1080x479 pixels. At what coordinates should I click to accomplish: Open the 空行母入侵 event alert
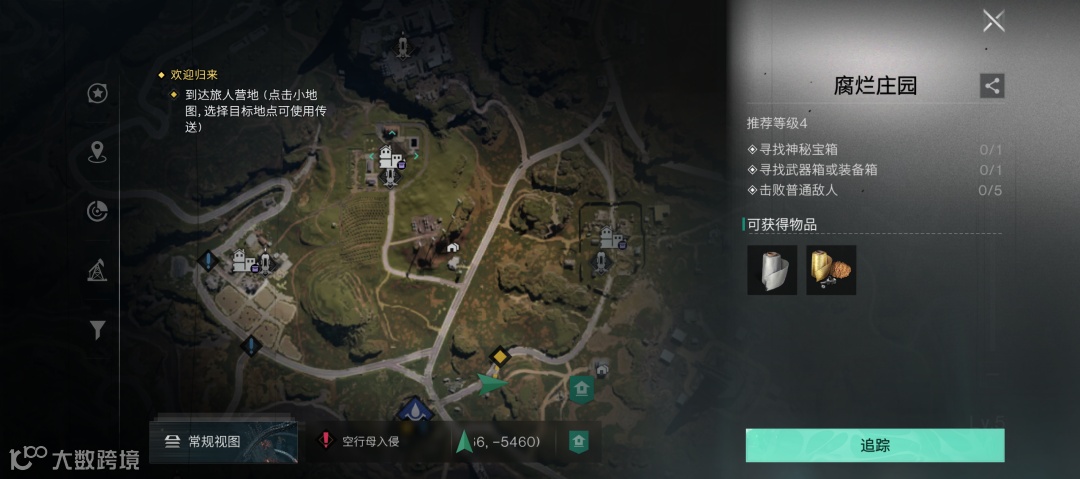(x=358, y=441)
